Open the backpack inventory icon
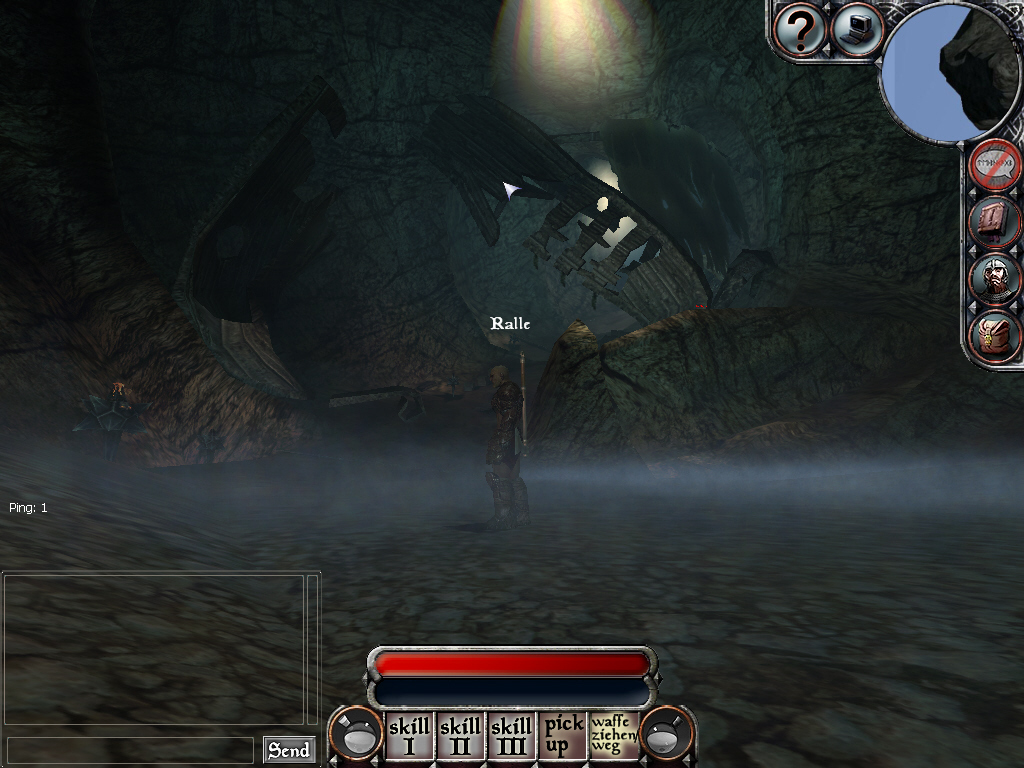Screen dimensions: 1024x768 pos(995,337)
